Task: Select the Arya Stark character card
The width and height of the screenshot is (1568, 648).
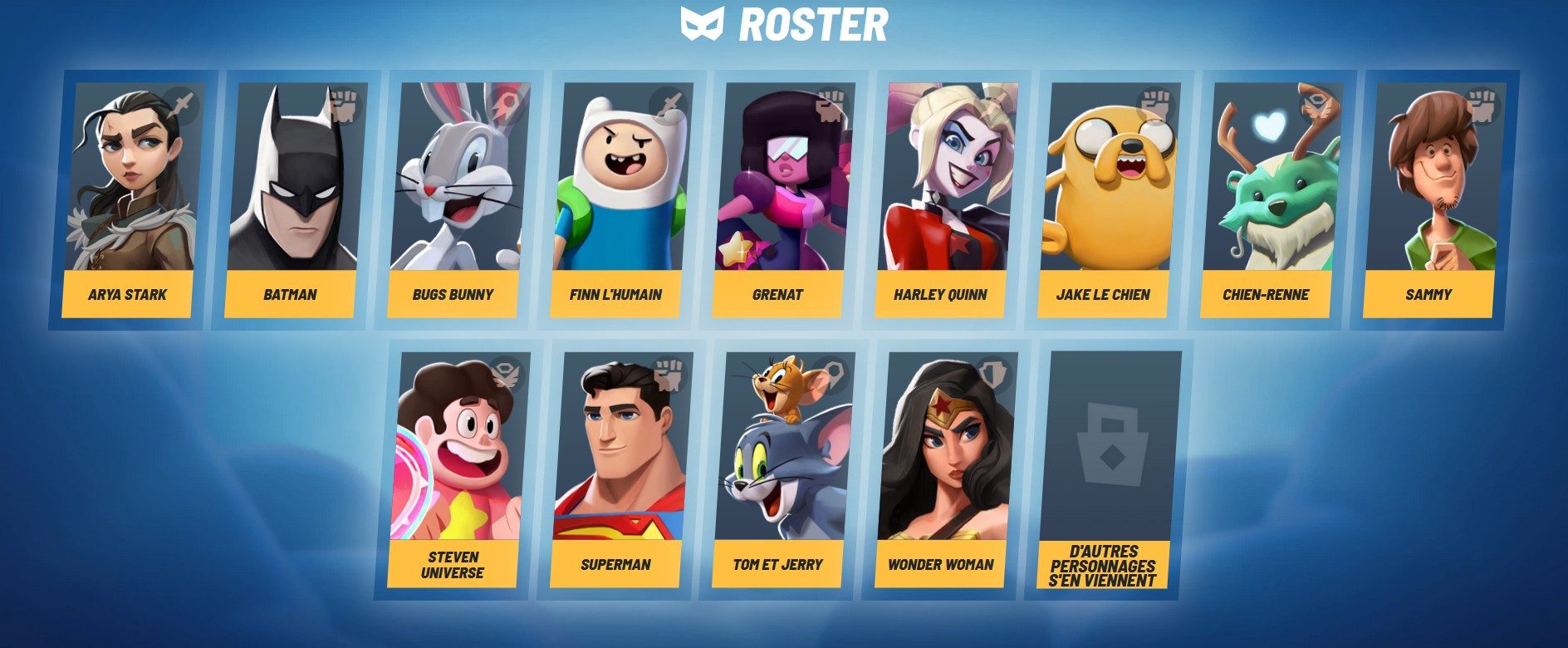Action: point(130,199)
